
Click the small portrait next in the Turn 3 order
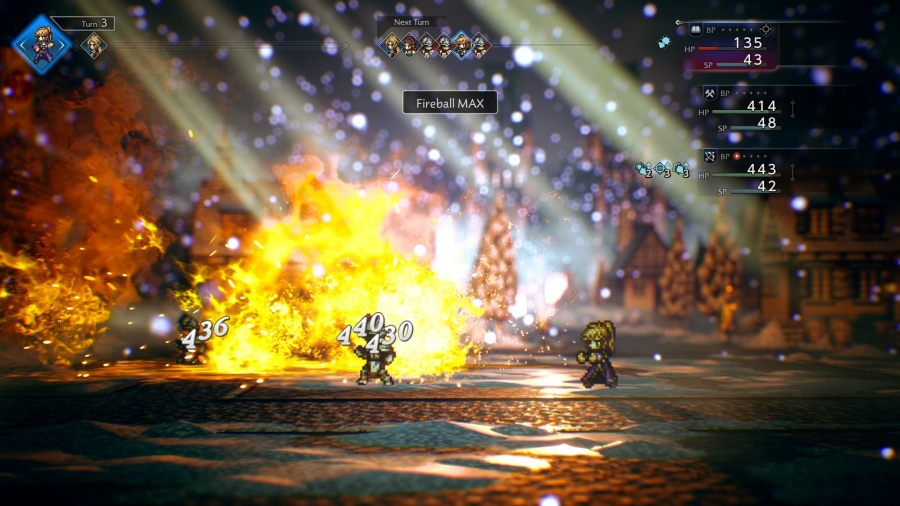point(93,45)
